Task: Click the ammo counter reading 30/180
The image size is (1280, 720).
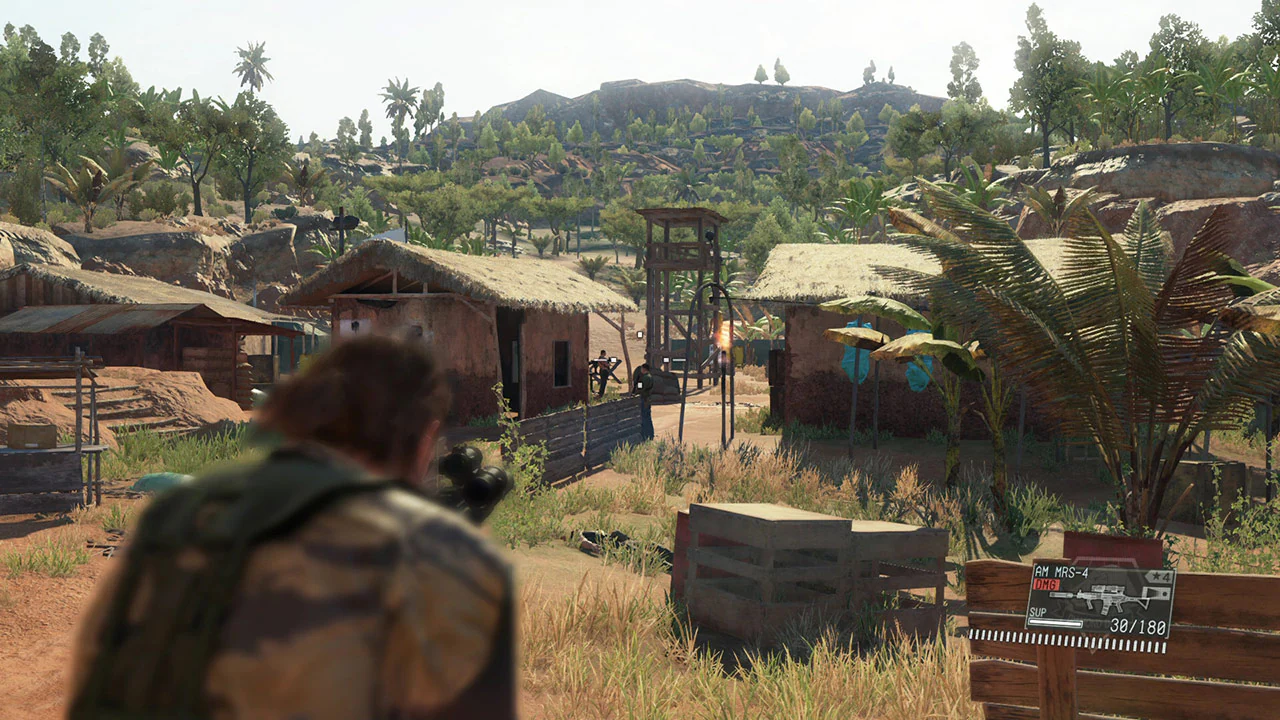Action: [x=1140, y=624]
